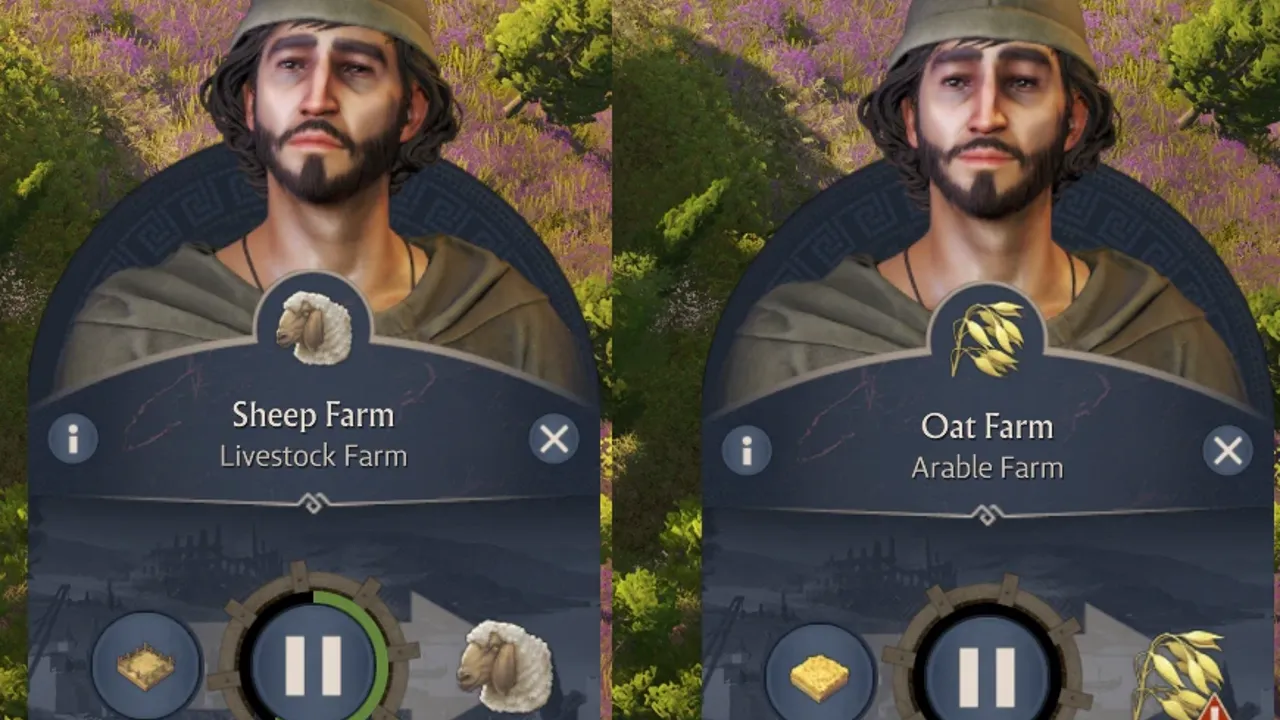Select the Sheep Farm pasture field button

tap(146, 666)
